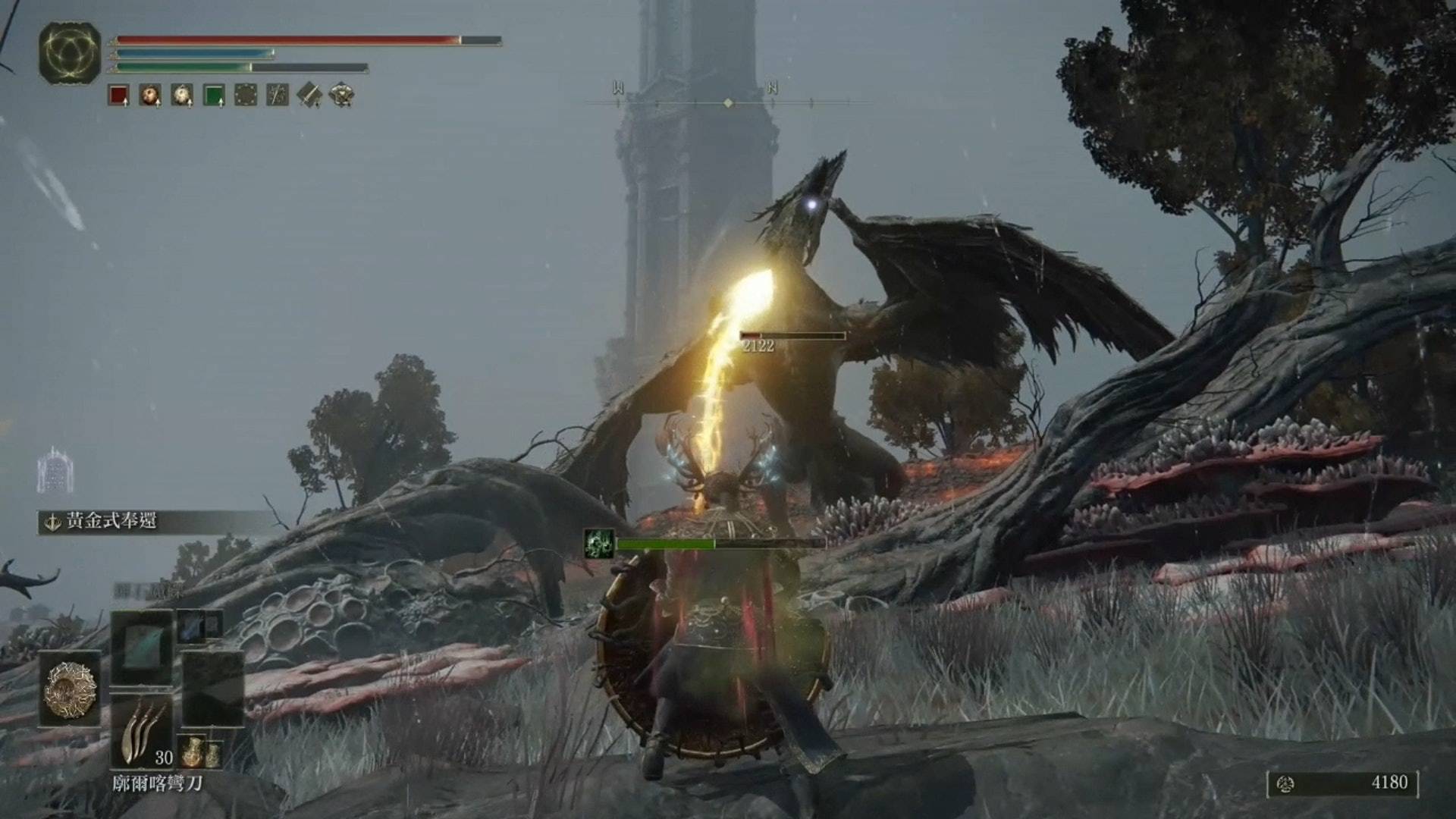Click the rune counter showing 4180
This screenshot has width=1456, height=819.
(x=1342, y=783)
